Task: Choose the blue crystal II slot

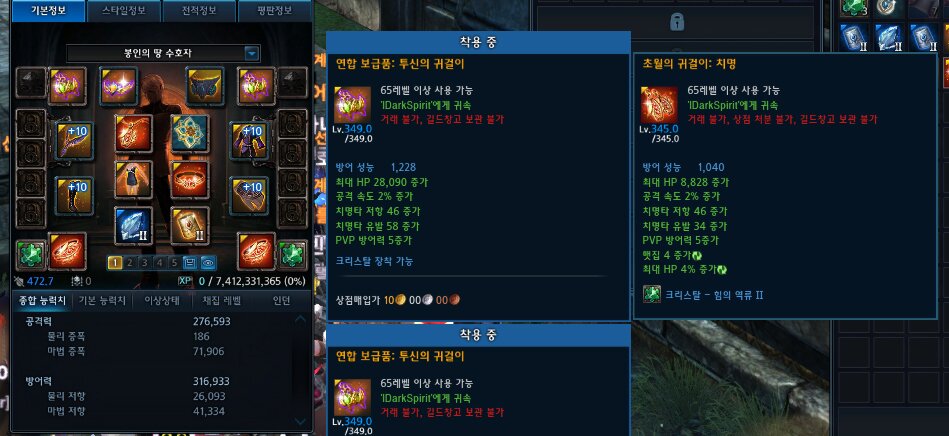Action: (x=133, y=226)
